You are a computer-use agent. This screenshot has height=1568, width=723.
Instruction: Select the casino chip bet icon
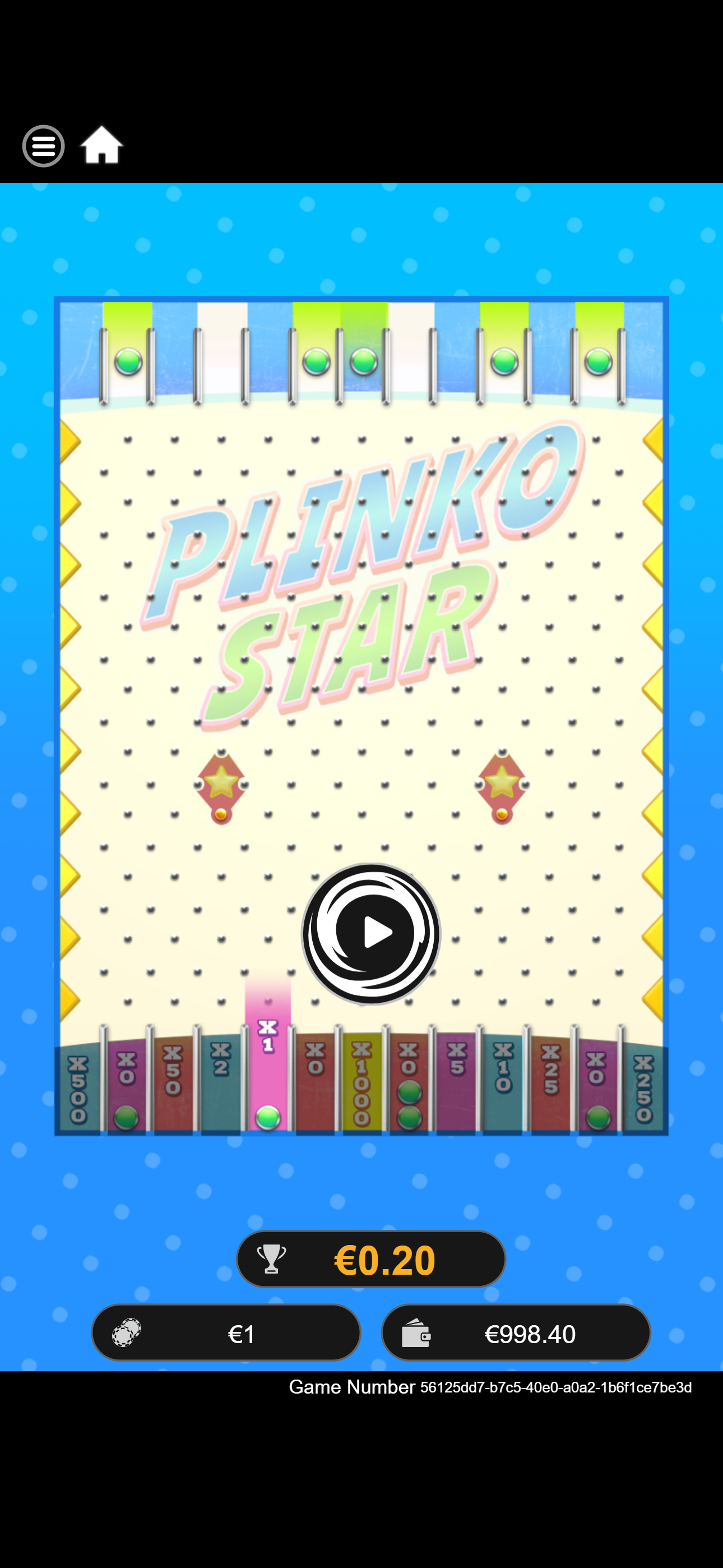point(126,1333)
